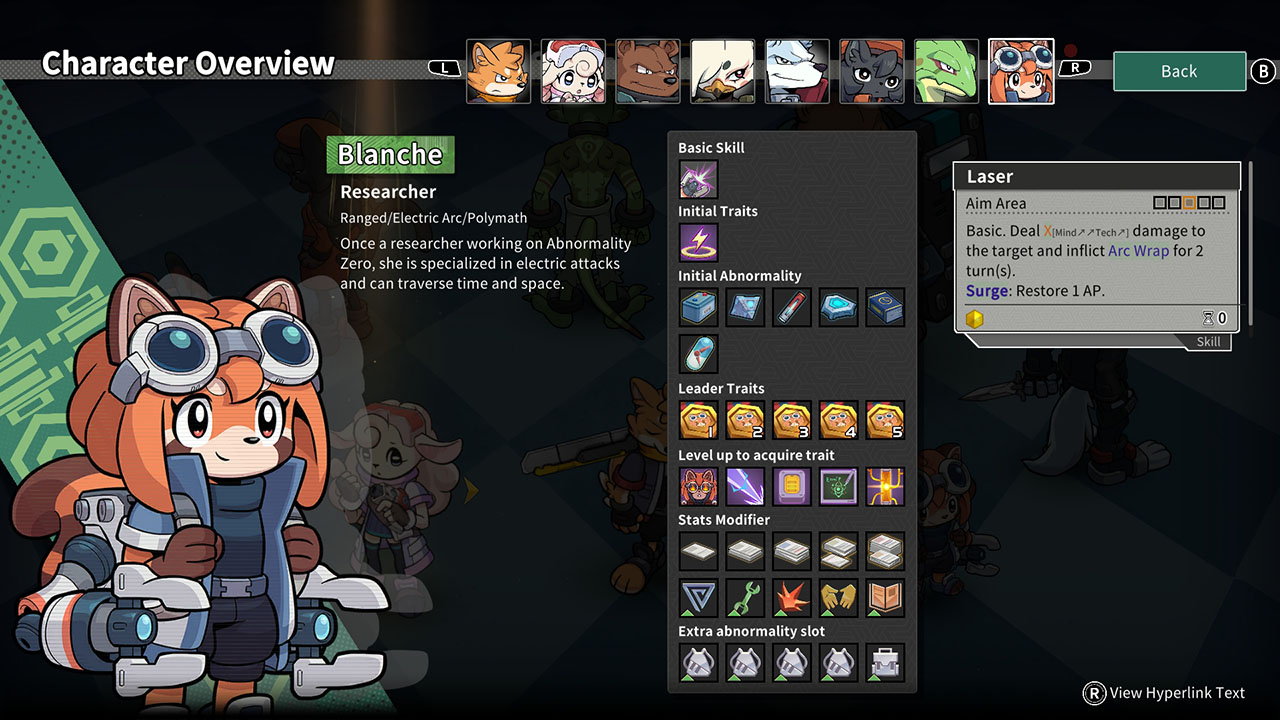Select the blueprint abnormality item icon

(x=745, y=307)
